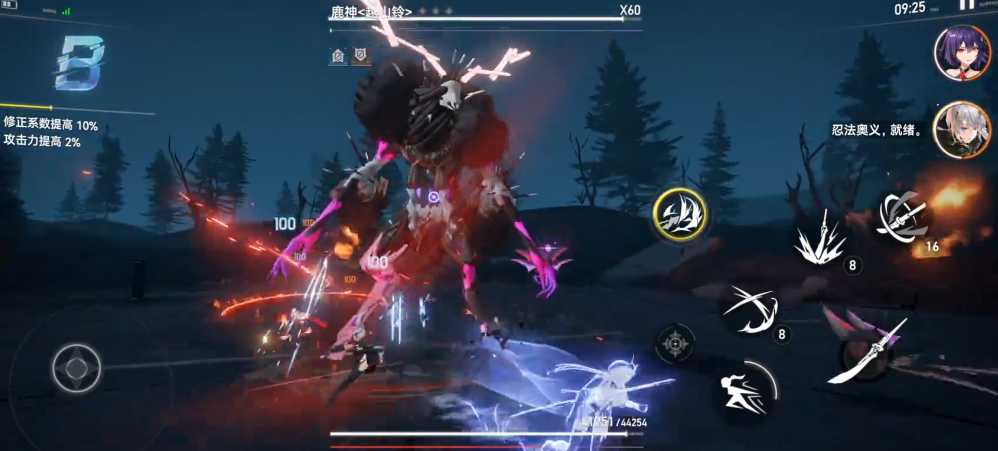
Task: Use the sword ground-slam skill
Action: (822, 239)
